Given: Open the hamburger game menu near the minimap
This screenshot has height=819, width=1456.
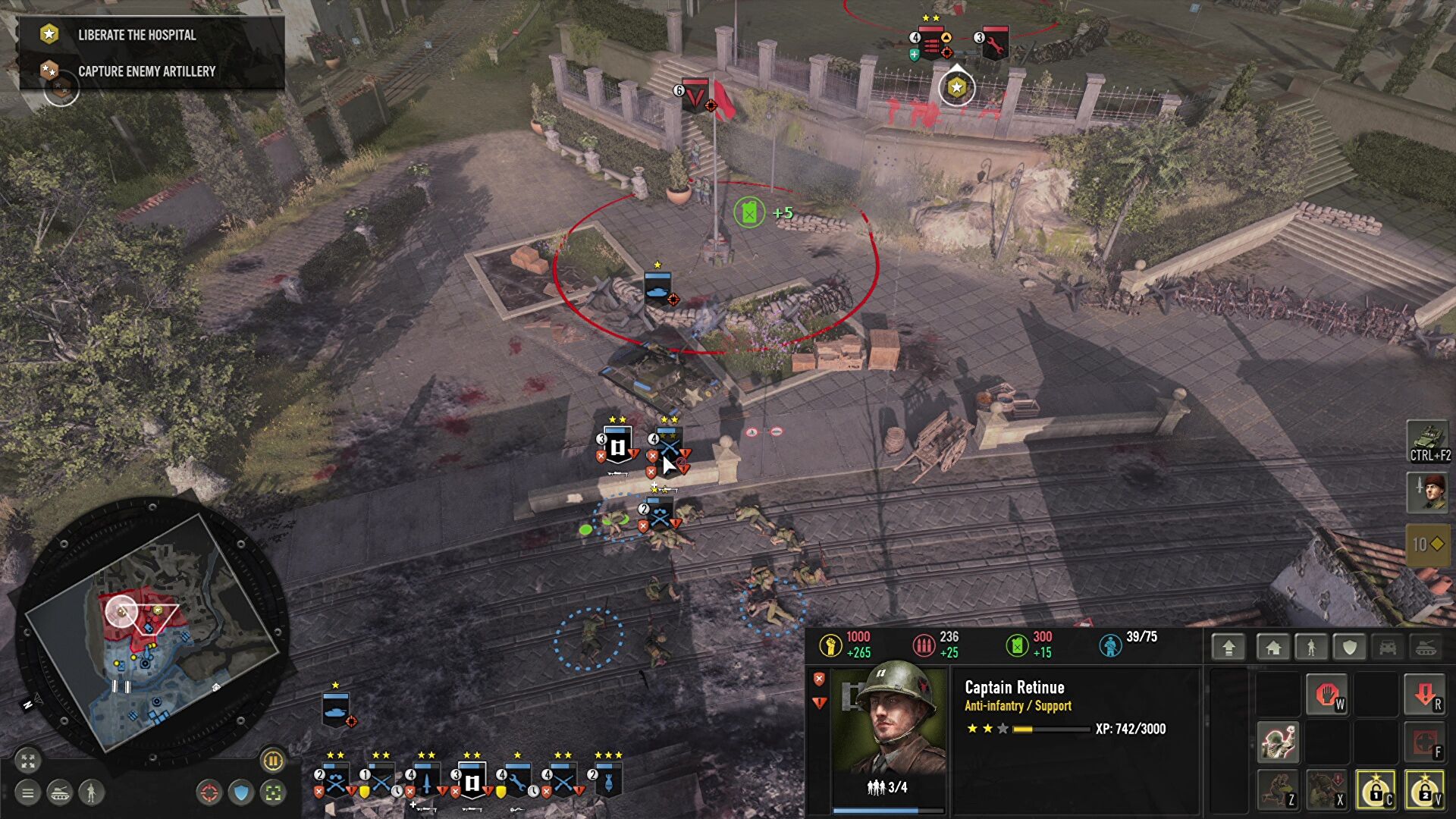Looking at the screenshot, I should pos(27,794).
